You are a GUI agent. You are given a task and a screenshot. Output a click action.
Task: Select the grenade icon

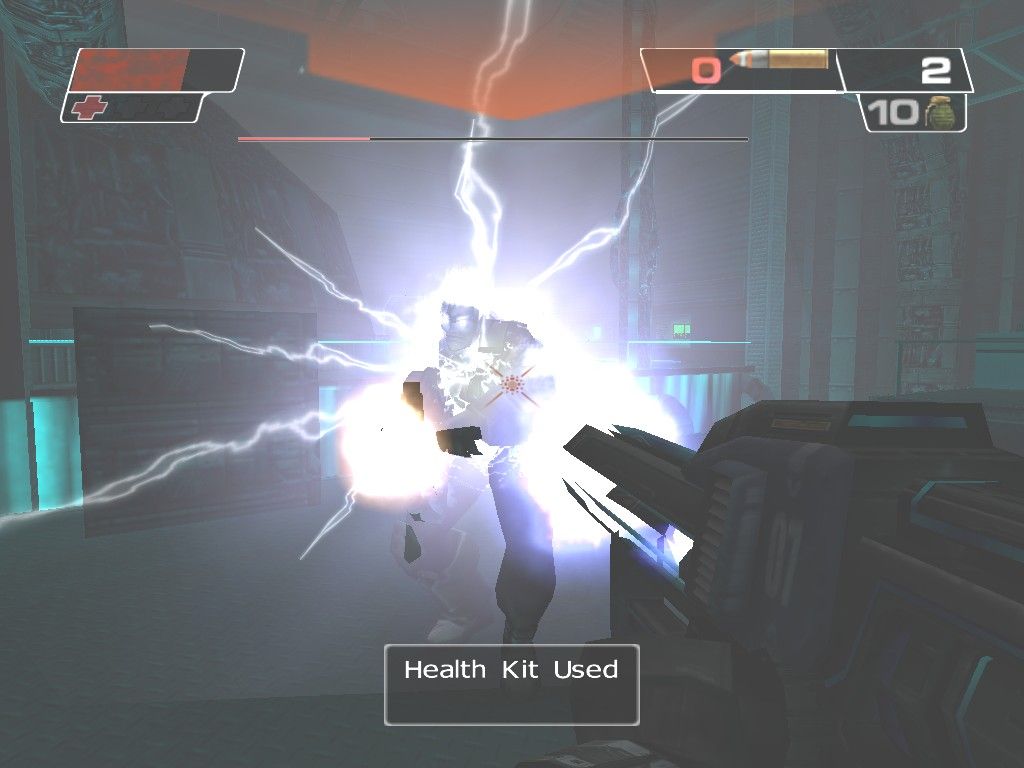pos(940,113)
